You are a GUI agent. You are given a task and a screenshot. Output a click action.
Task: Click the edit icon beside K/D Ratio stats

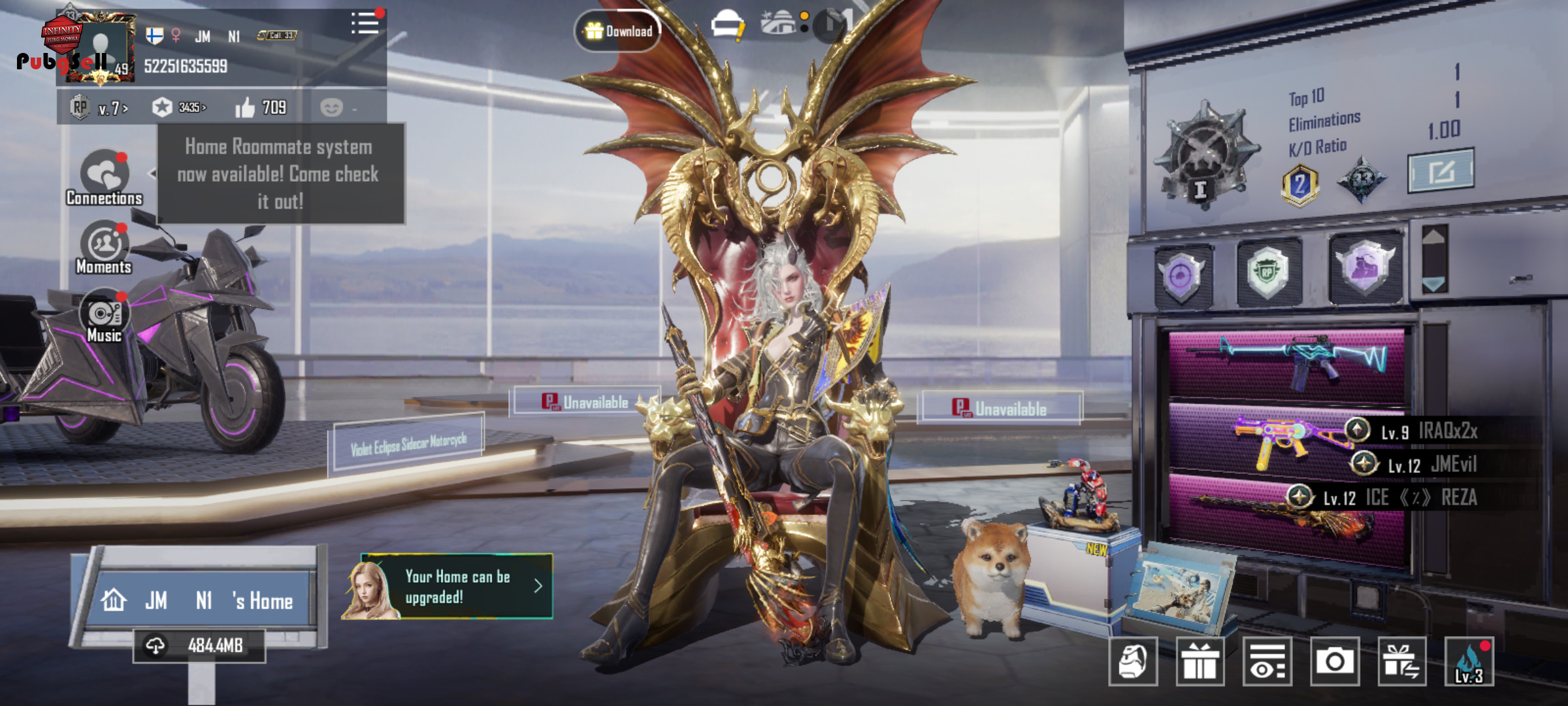1441,171
